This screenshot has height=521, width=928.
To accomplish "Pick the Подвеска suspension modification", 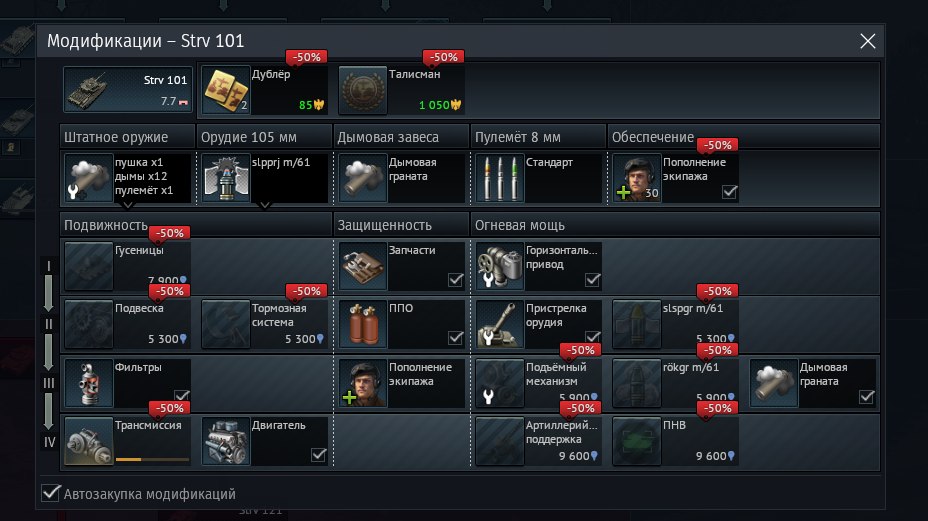I will pyautogui.click(x=127, y=323).
